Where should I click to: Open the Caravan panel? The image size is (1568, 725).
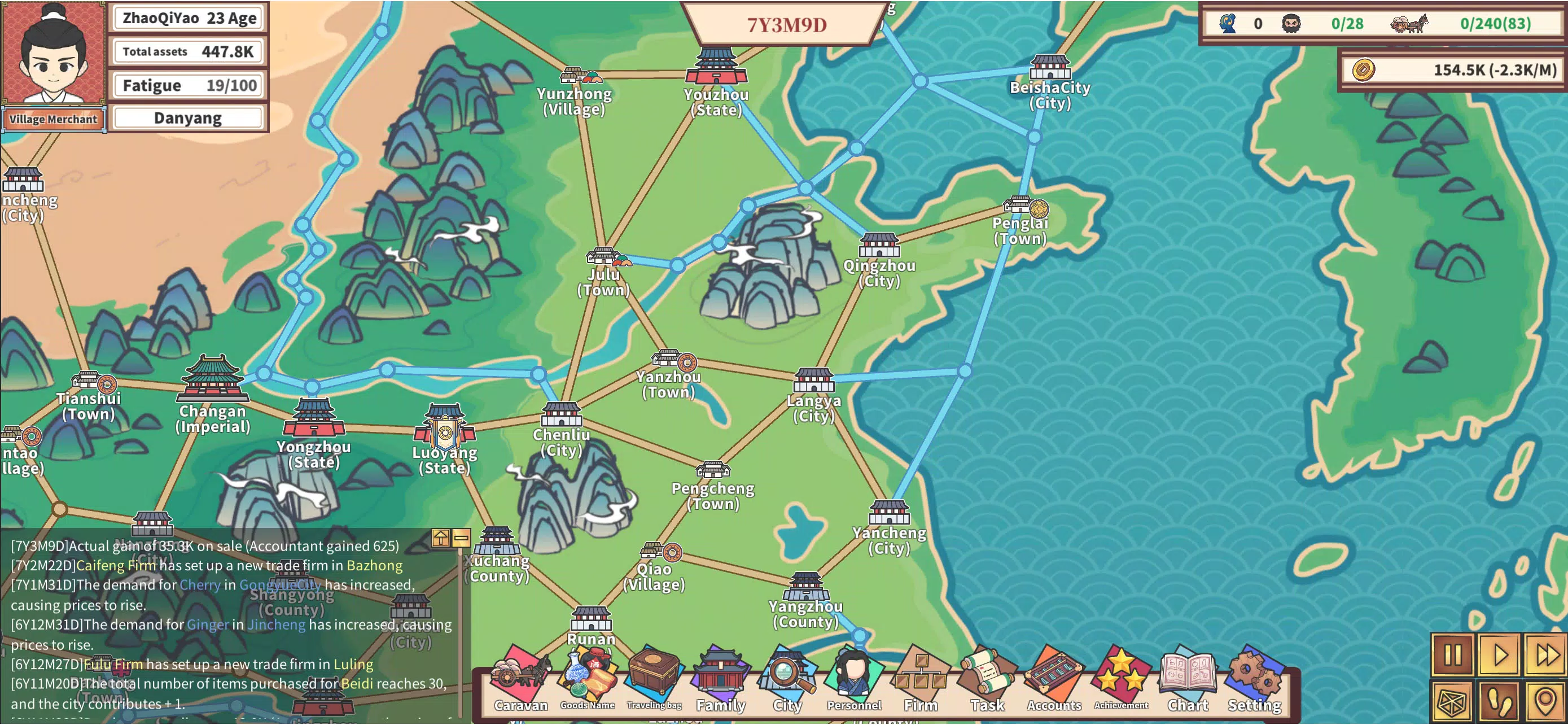(x=520, y=679)
